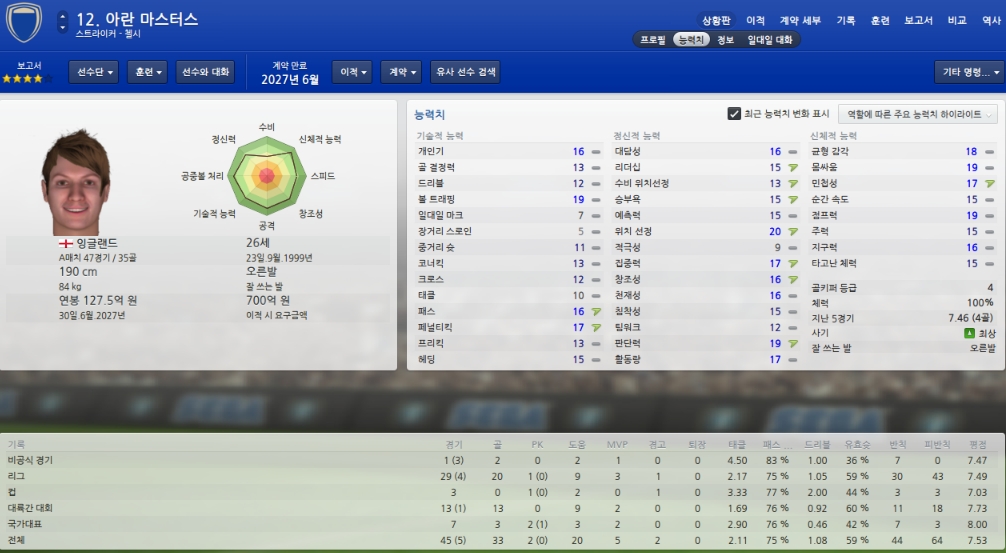Click the 유사 선수 검색 button
This screenshot has height=553, width=1006.
[465, 72]
